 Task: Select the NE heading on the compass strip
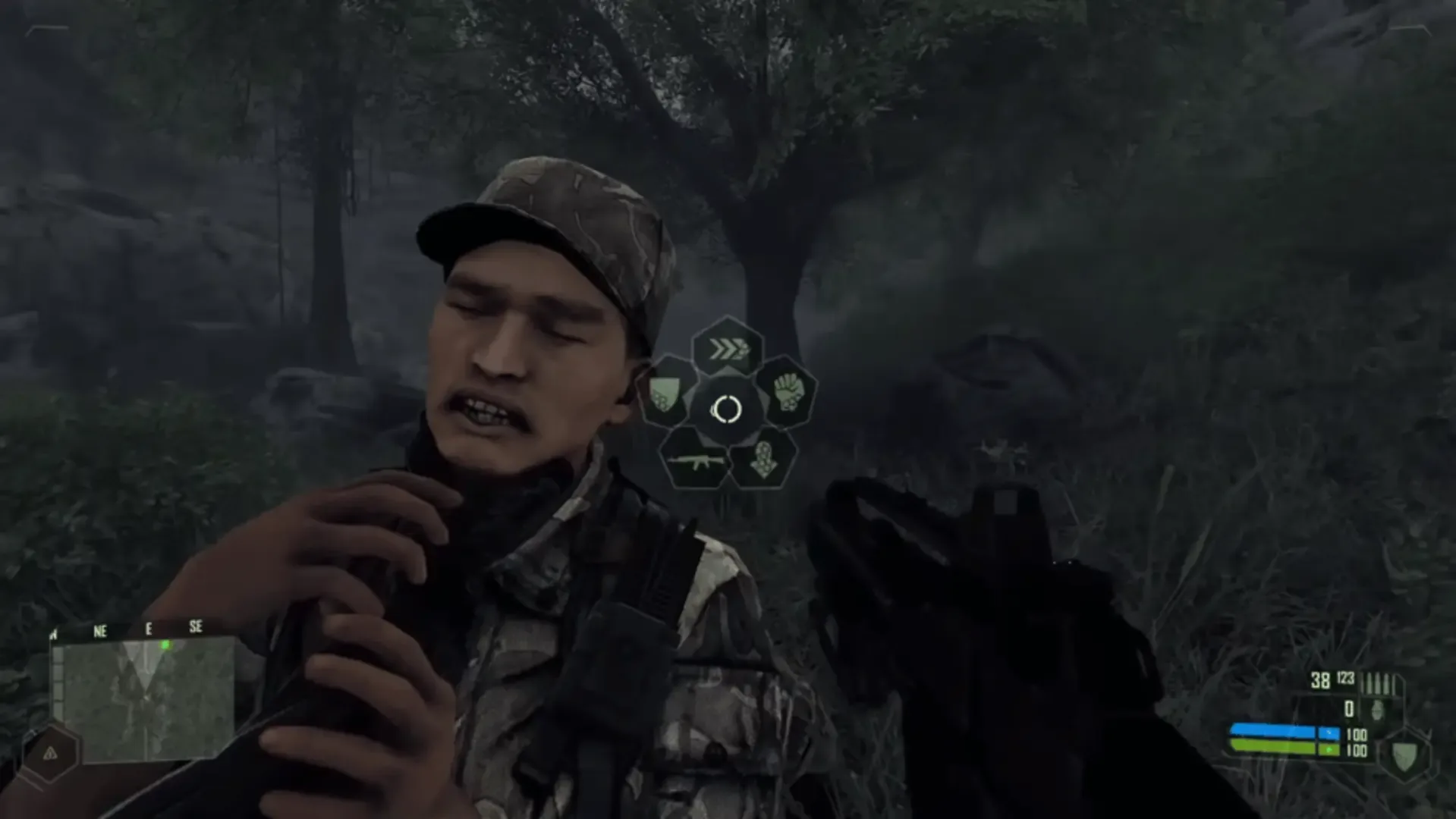[99, 629]
